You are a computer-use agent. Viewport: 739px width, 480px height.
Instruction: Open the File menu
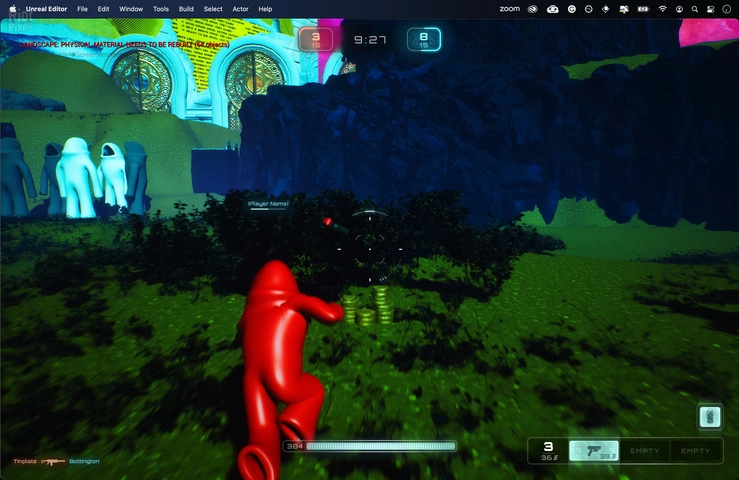[x=82, y=8]
